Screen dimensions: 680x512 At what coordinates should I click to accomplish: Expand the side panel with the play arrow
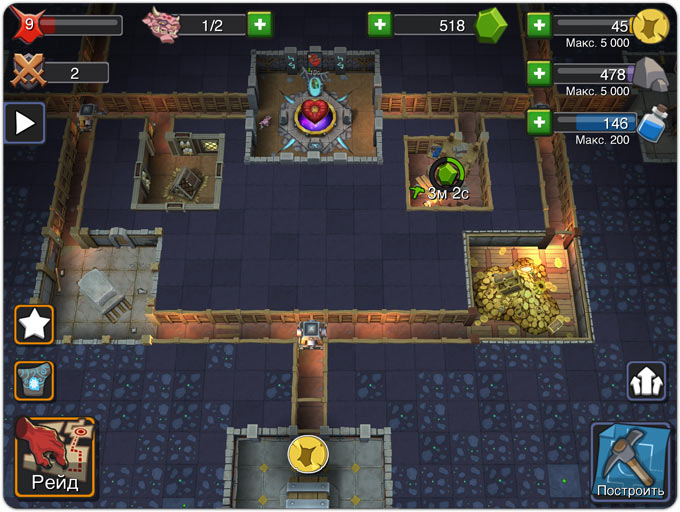pos(25,123)
